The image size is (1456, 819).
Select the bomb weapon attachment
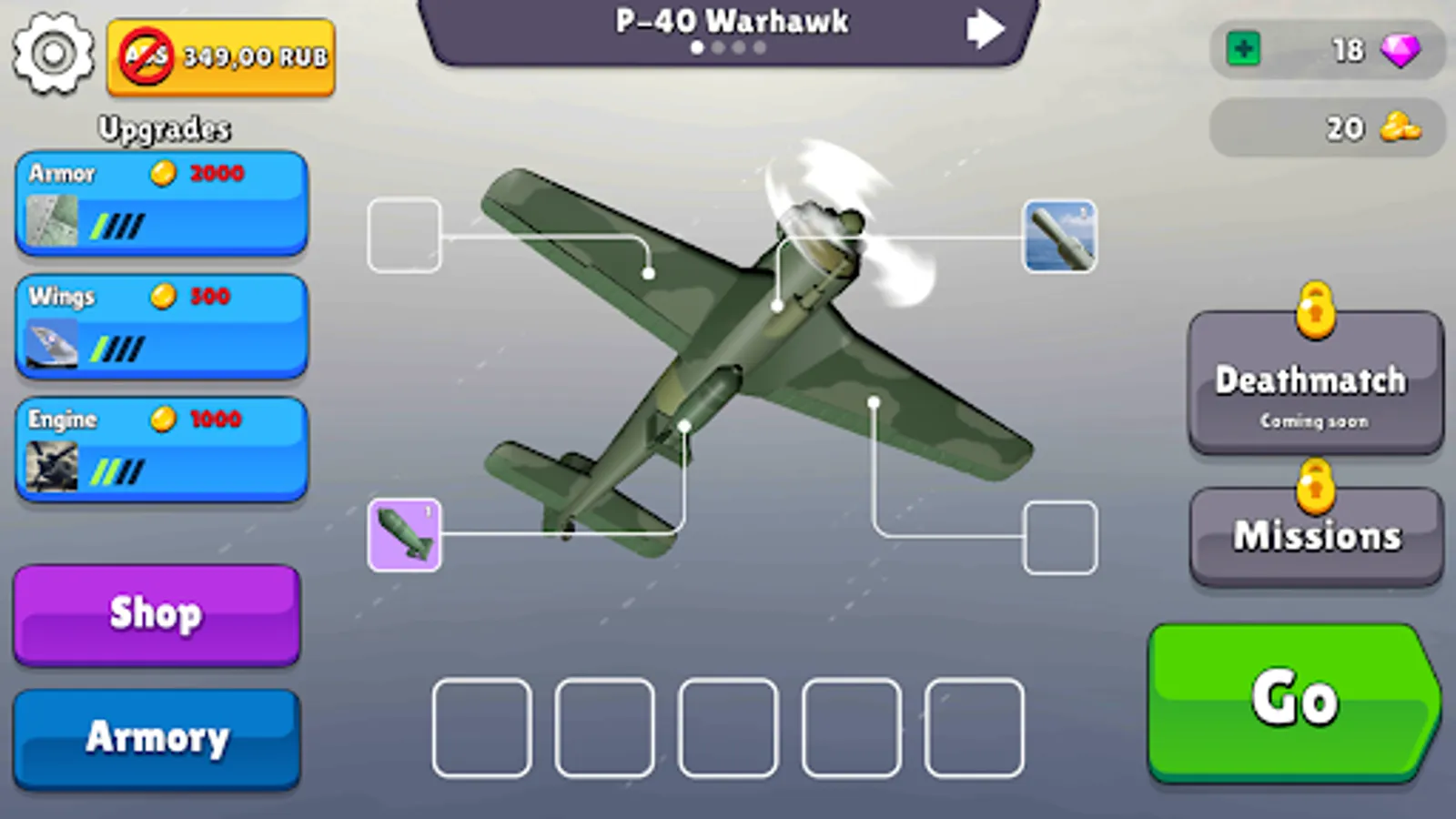[404, 535]
